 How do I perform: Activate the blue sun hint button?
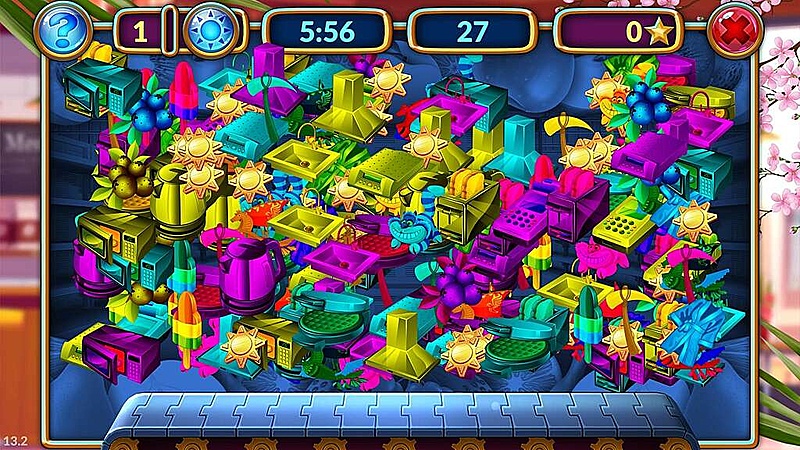point(208,32)
